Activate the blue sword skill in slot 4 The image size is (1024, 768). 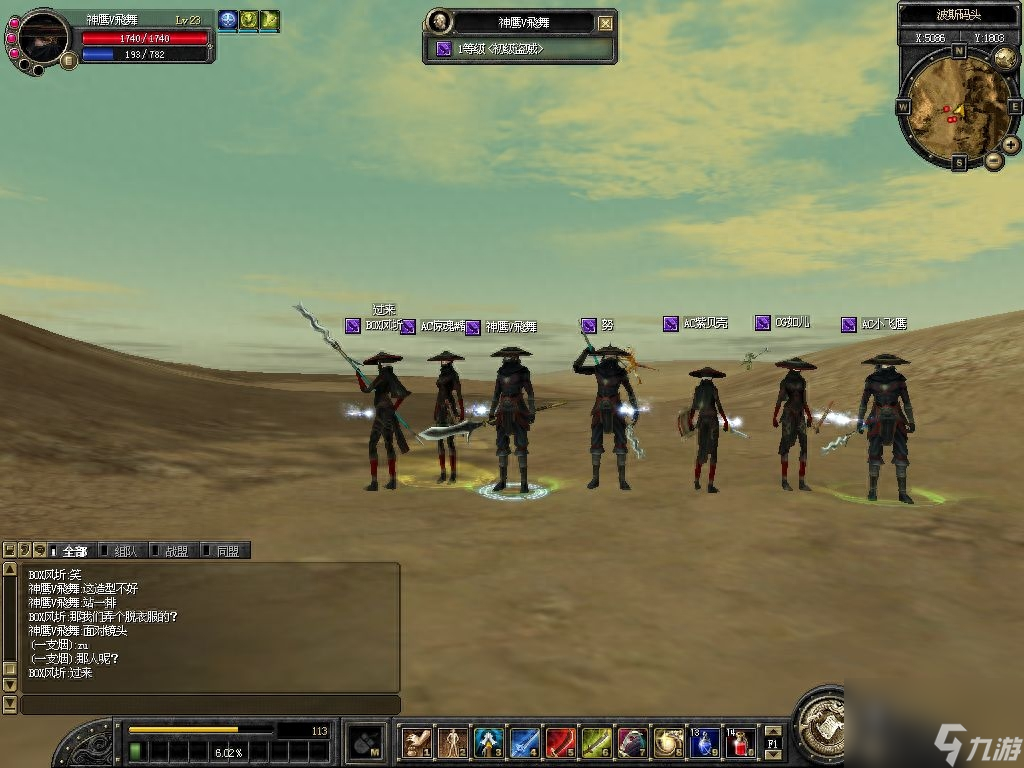pyautogui.click(x=525, y=743)
